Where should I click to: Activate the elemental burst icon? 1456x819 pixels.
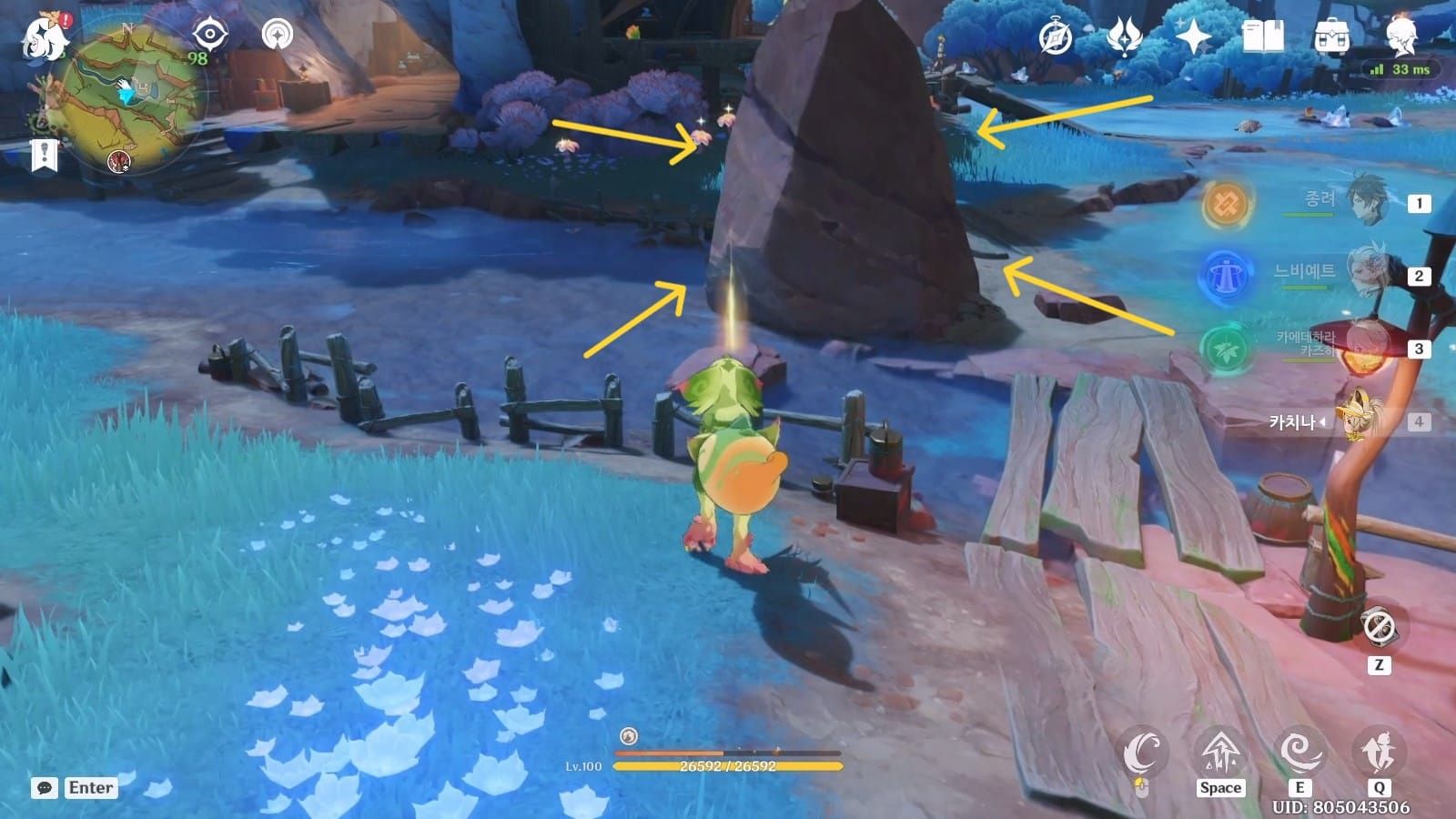pos(1379,753)
